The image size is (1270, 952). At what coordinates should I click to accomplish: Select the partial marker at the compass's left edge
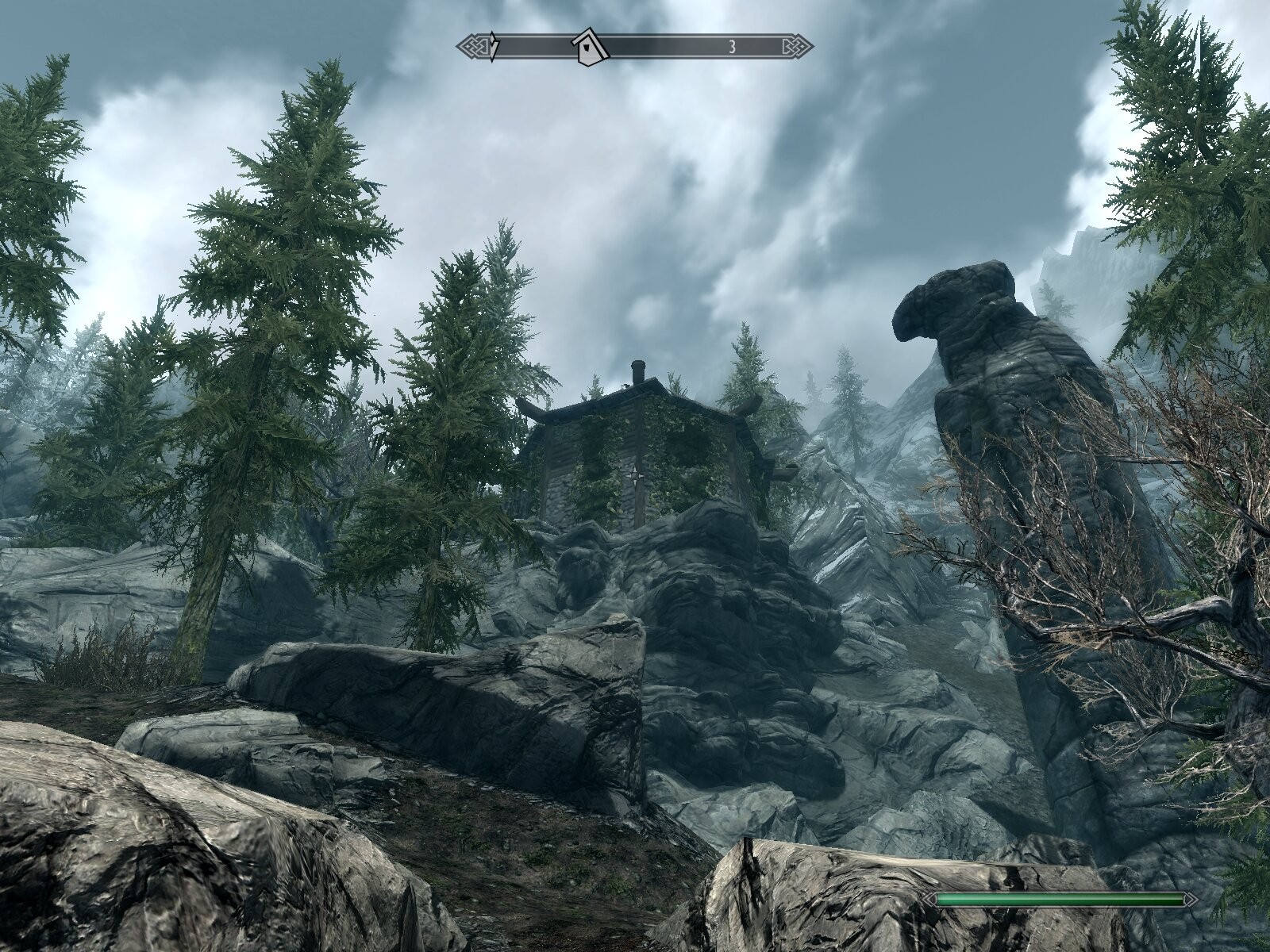[495, 48]
